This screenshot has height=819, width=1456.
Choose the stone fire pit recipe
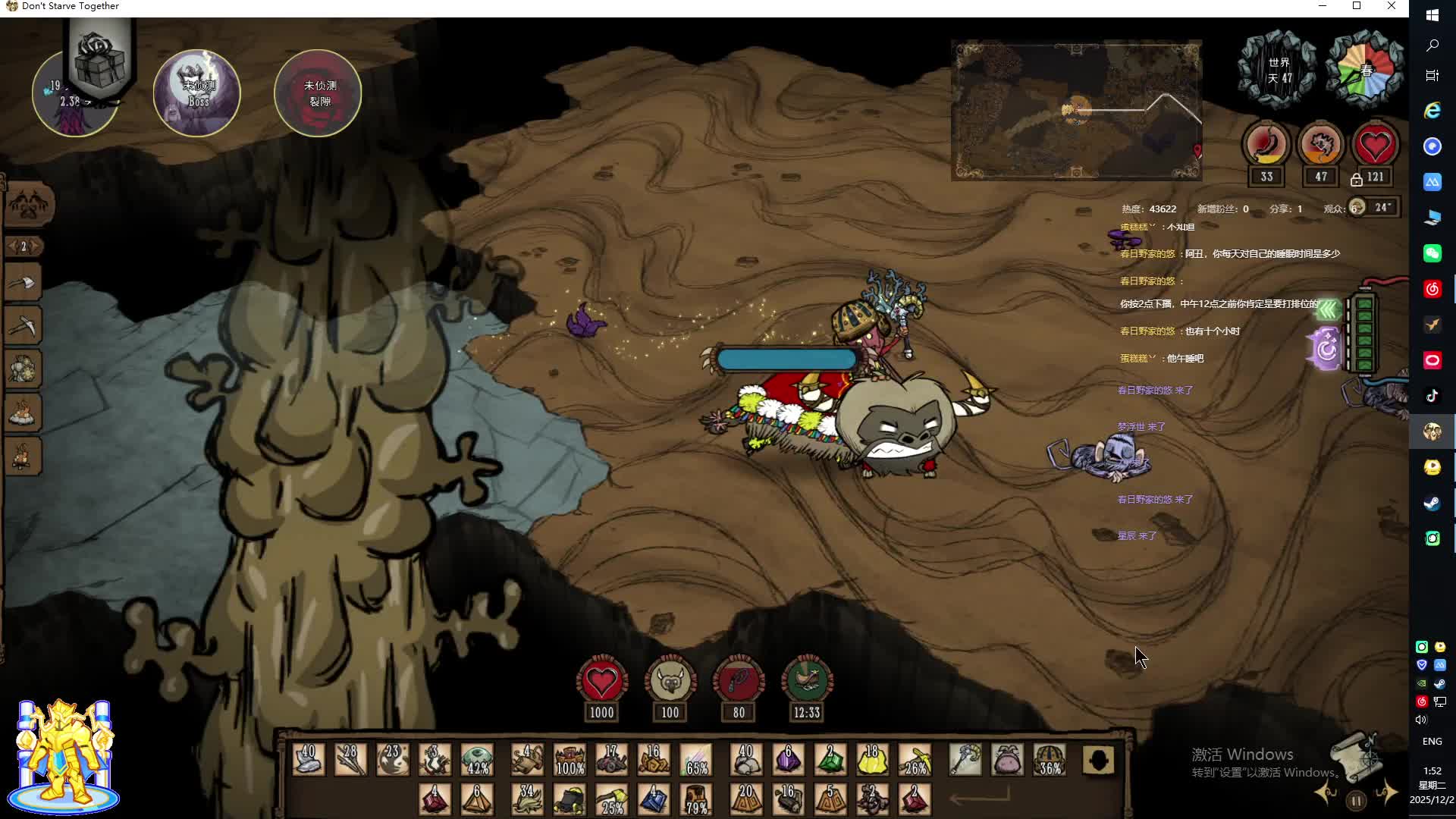click(24, 413)
